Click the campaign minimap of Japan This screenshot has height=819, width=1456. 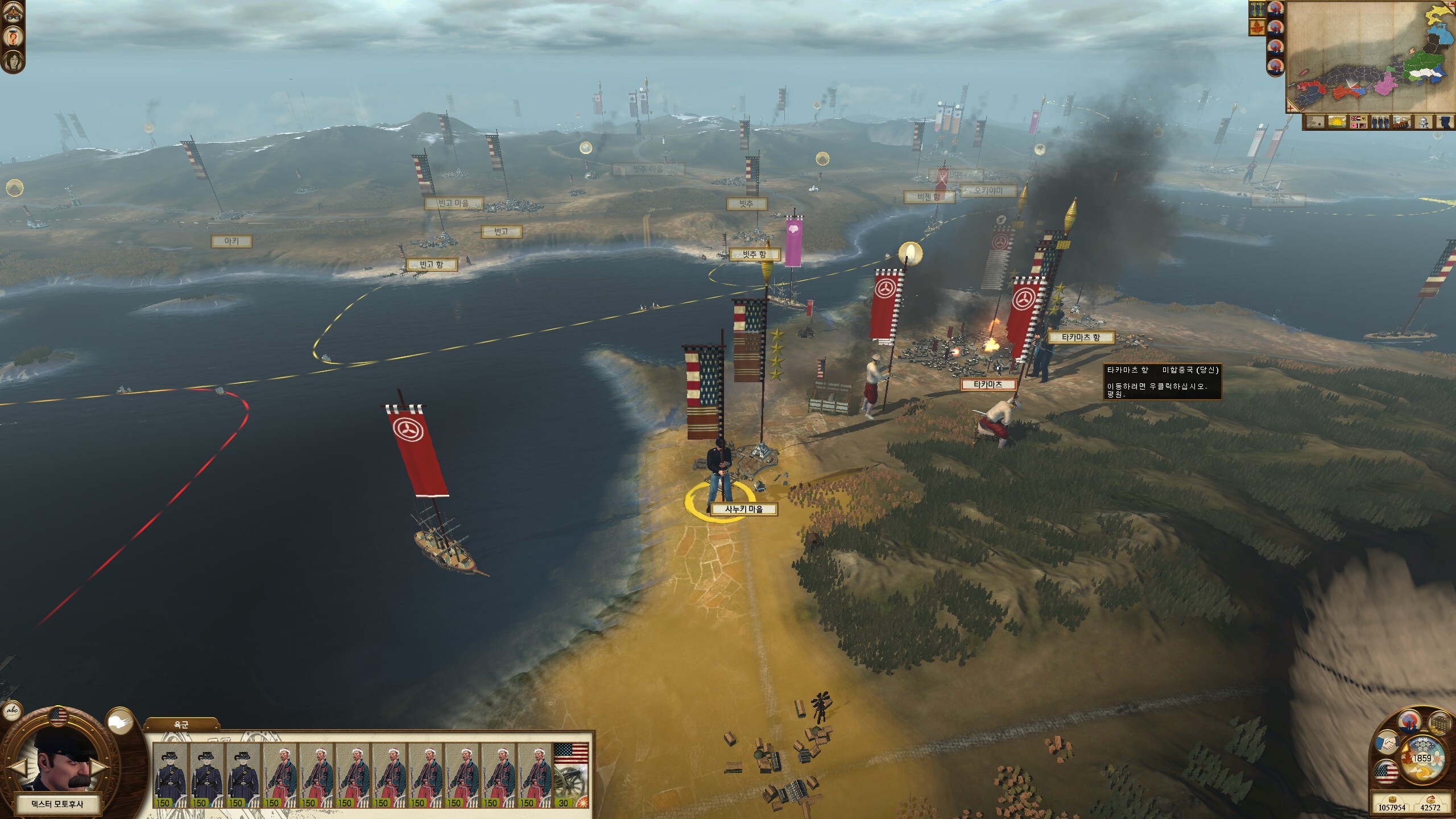[1370, 57]
